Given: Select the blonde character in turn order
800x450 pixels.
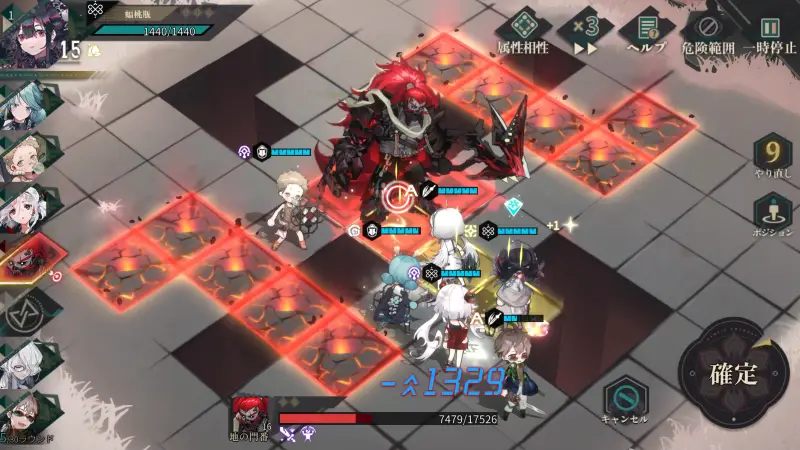Looking at the screenshot, I should click(x=24, y=156).
